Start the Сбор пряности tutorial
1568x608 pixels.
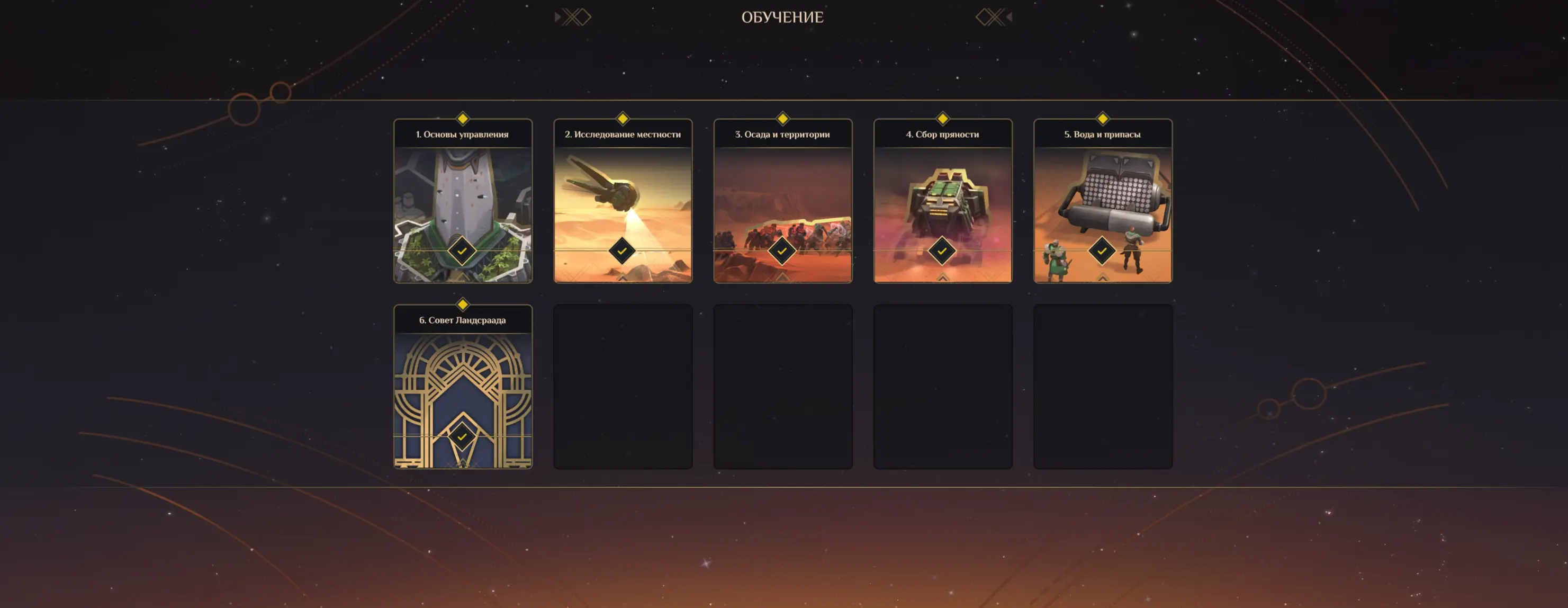point(943,201)
